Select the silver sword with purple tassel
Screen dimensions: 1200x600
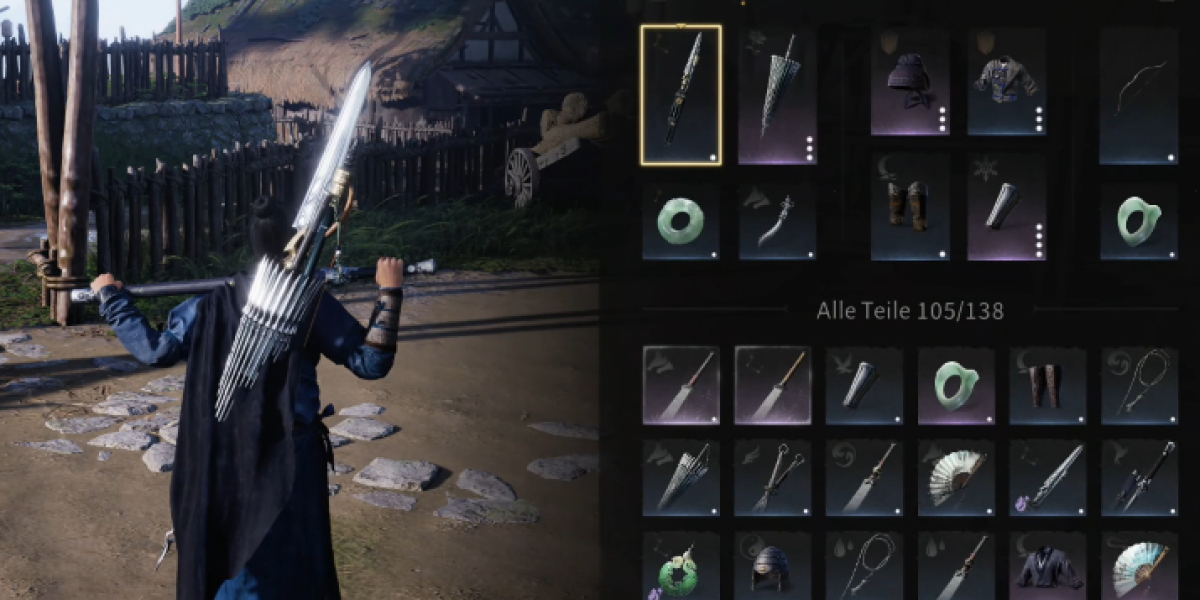[1048, 478]
